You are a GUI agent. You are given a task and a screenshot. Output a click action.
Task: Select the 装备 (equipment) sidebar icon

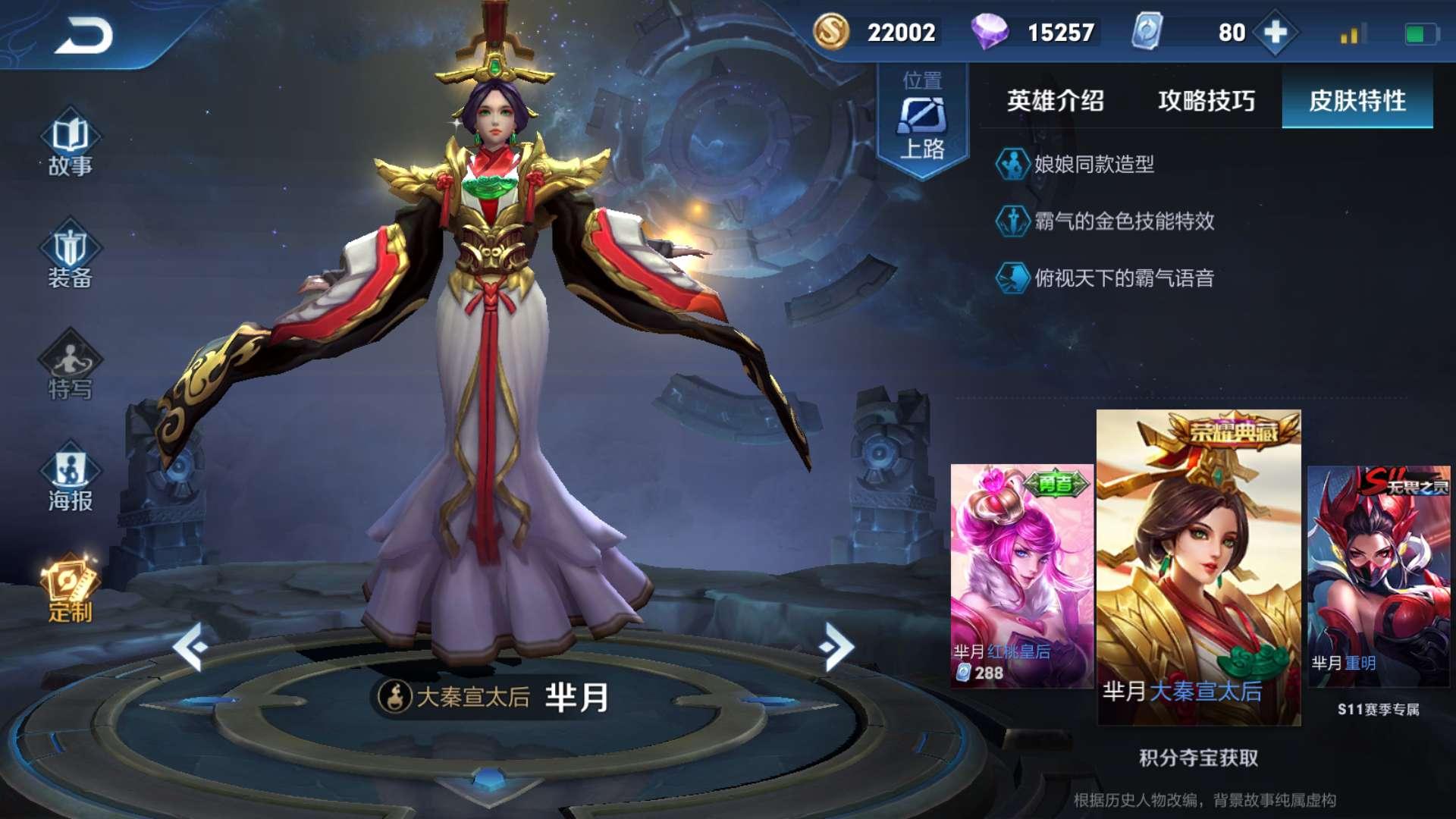click(70, 250)
